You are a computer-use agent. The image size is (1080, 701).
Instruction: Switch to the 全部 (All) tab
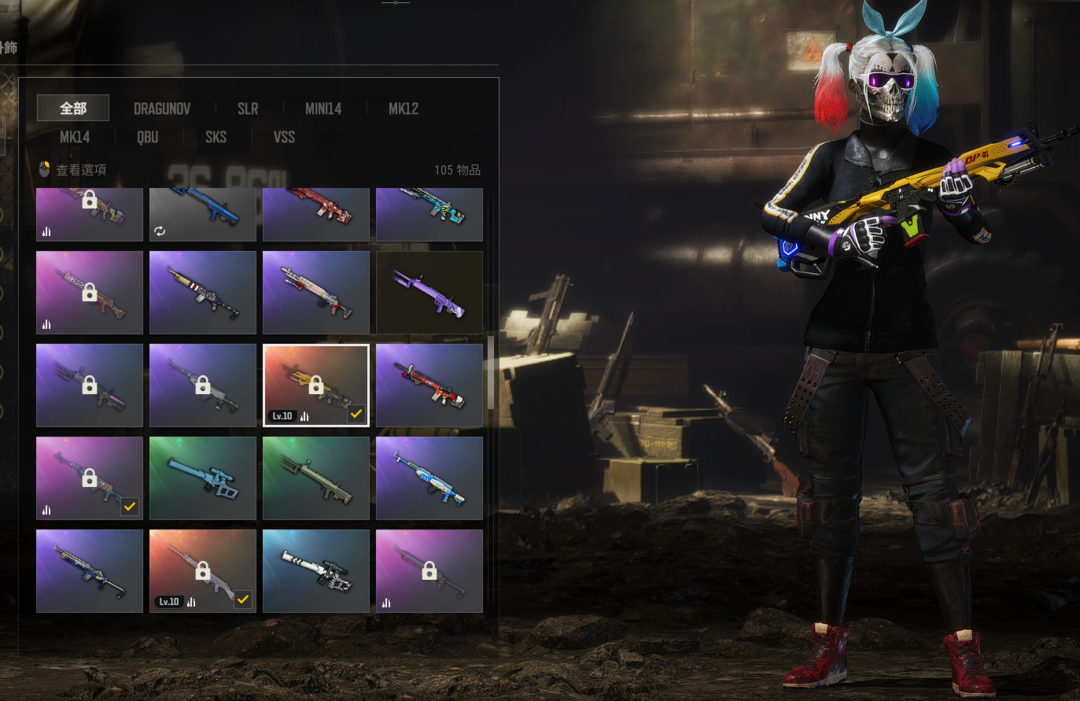(x=73, y=108)
